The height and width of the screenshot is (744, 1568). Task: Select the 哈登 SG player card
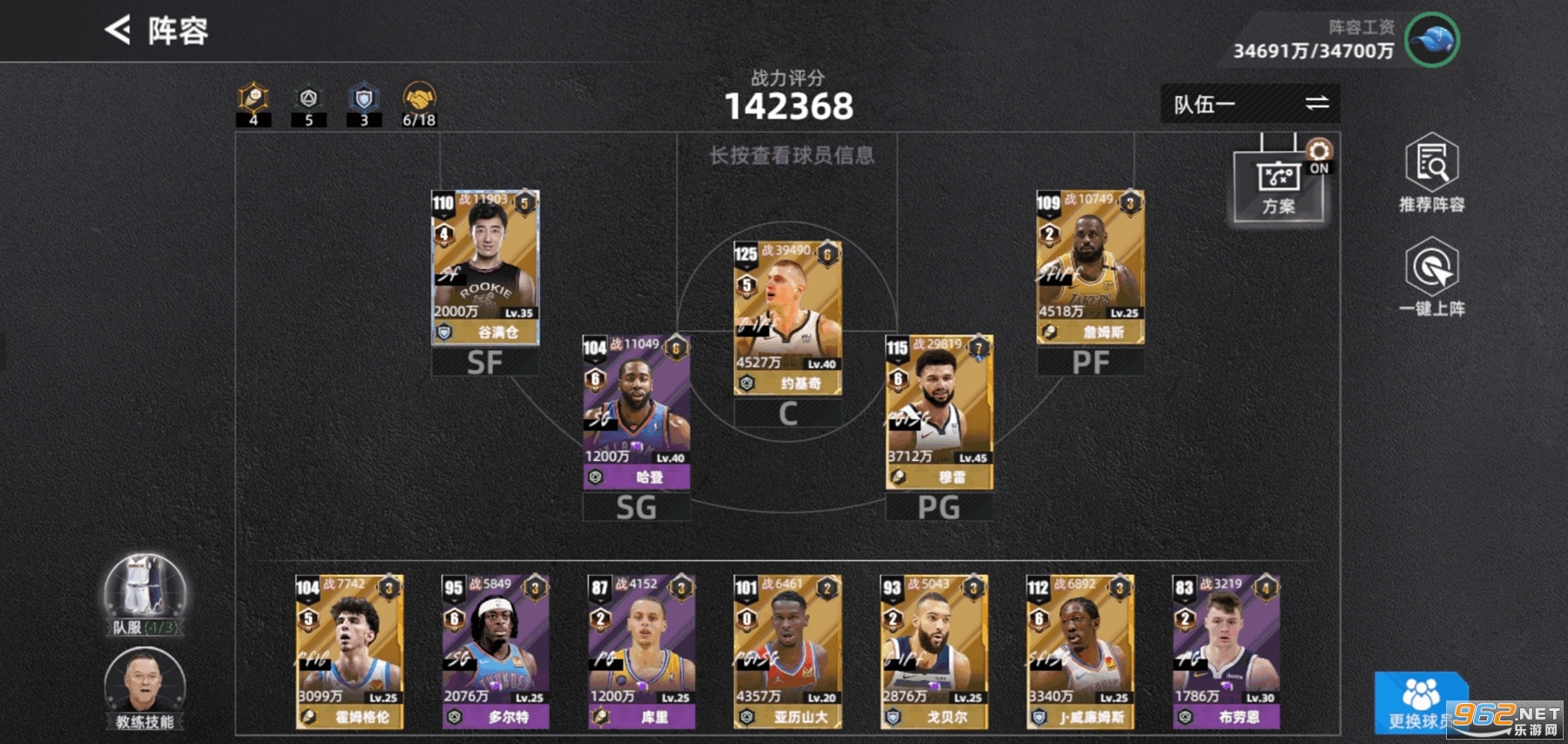(x=636, y=411)
